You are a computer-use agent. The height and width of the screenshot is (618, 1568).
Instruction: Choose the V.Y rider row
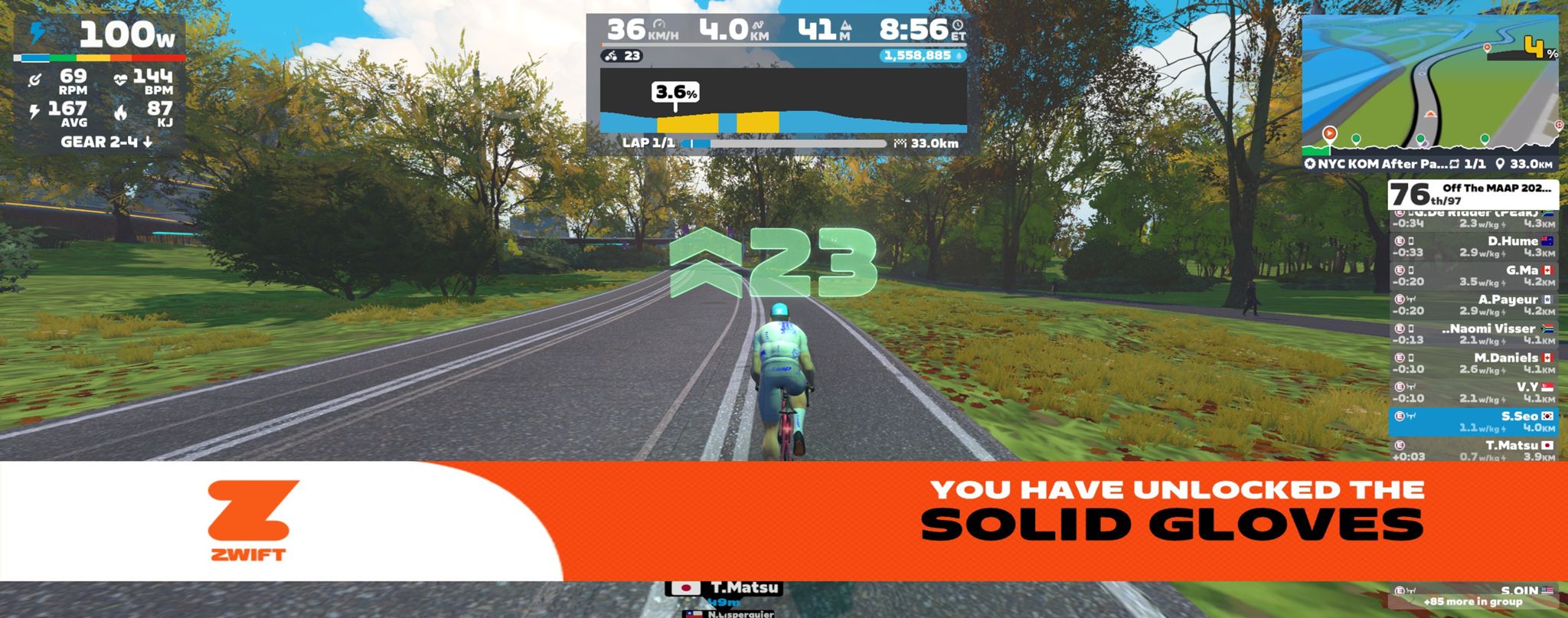pyautogui.click(x=1473, y=392)
